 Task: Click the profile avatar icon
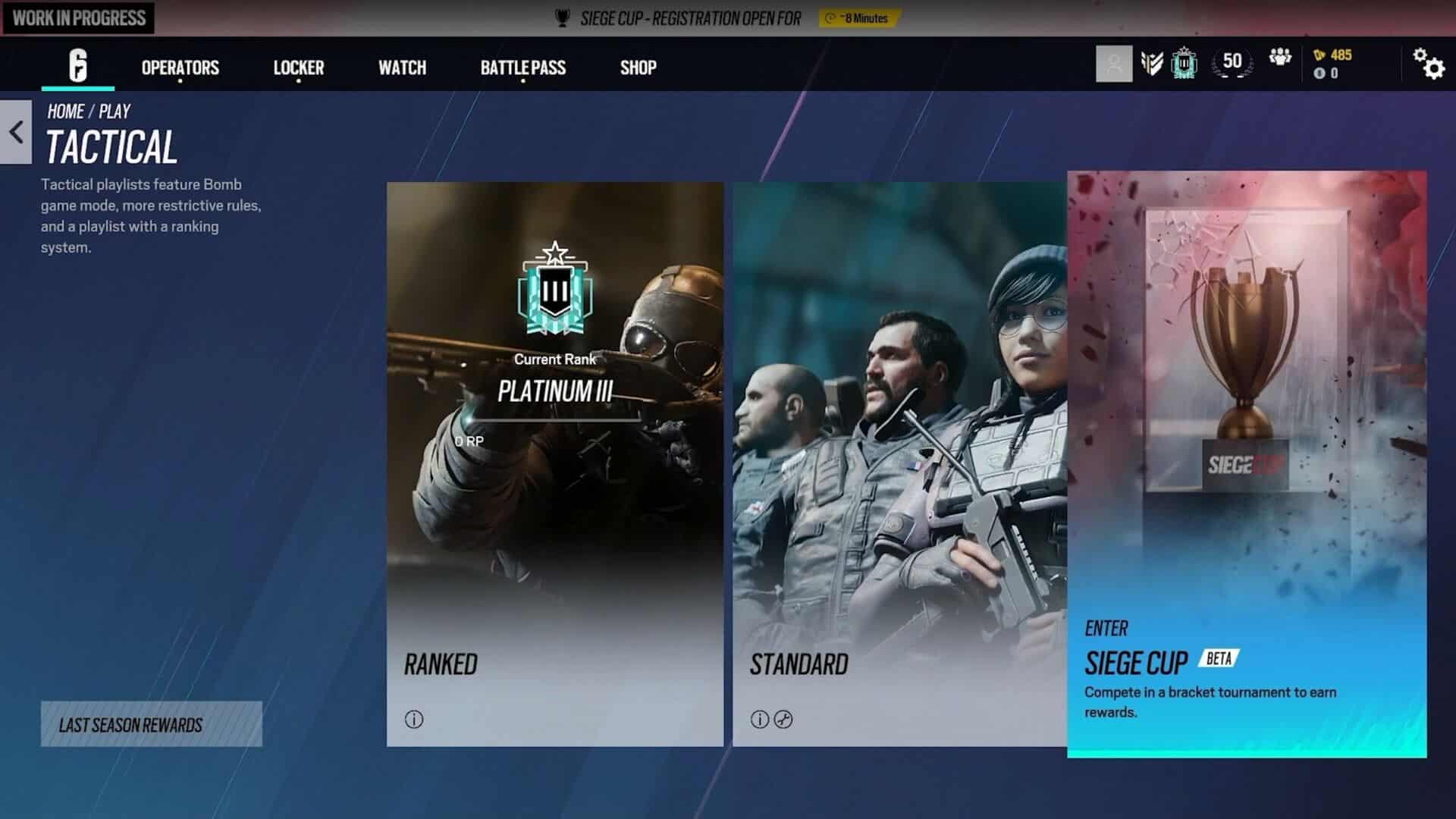coord(1113,63)
